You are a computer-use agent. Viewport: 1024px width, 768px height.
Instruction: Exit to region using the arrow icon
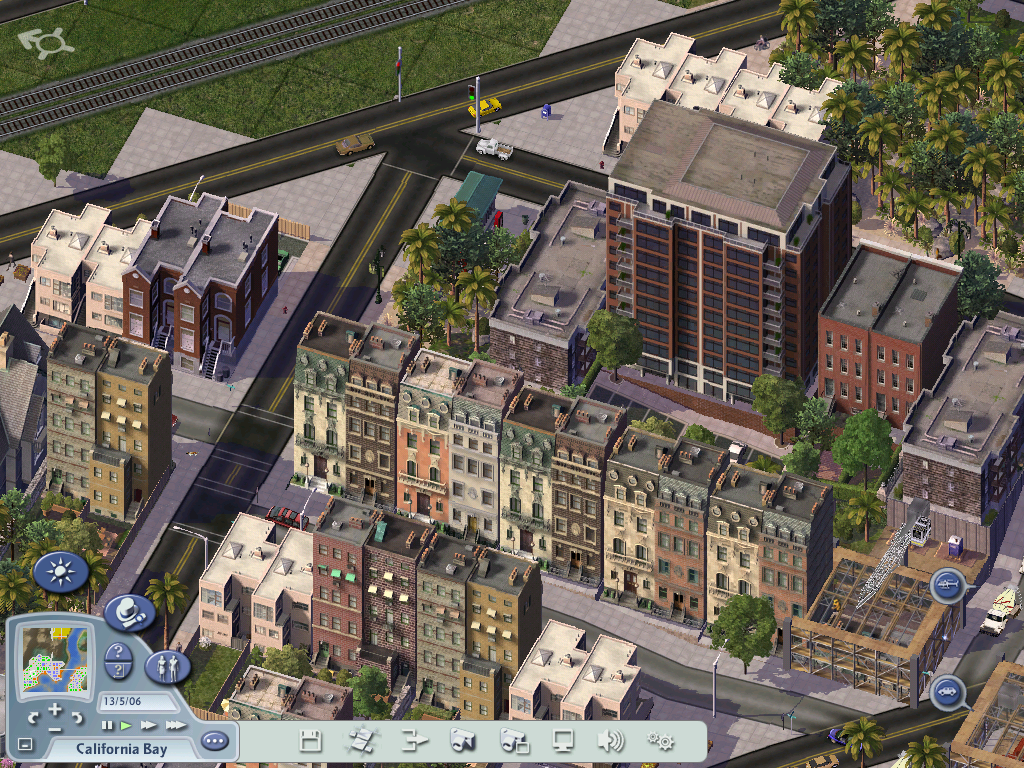413,741
